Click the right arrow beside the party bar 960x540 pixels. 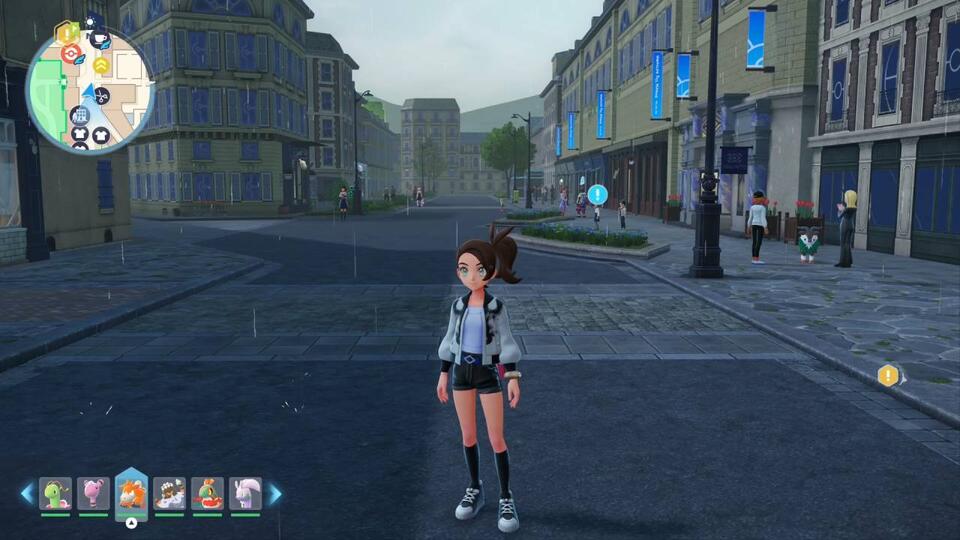[275, 493]
